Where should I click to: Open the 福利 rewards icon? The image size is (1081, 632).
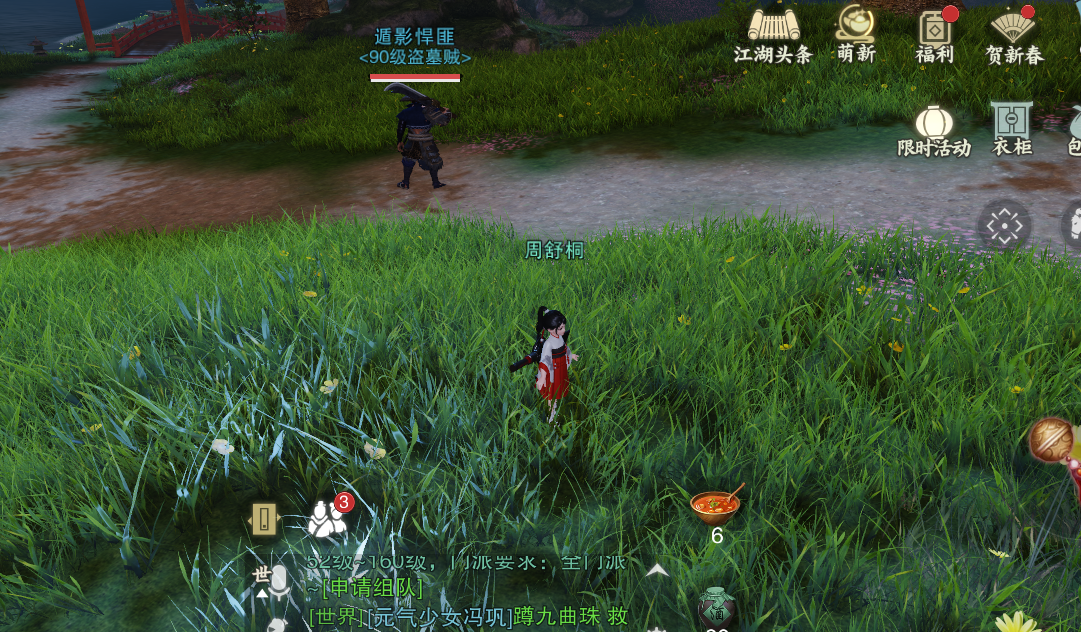935,33
